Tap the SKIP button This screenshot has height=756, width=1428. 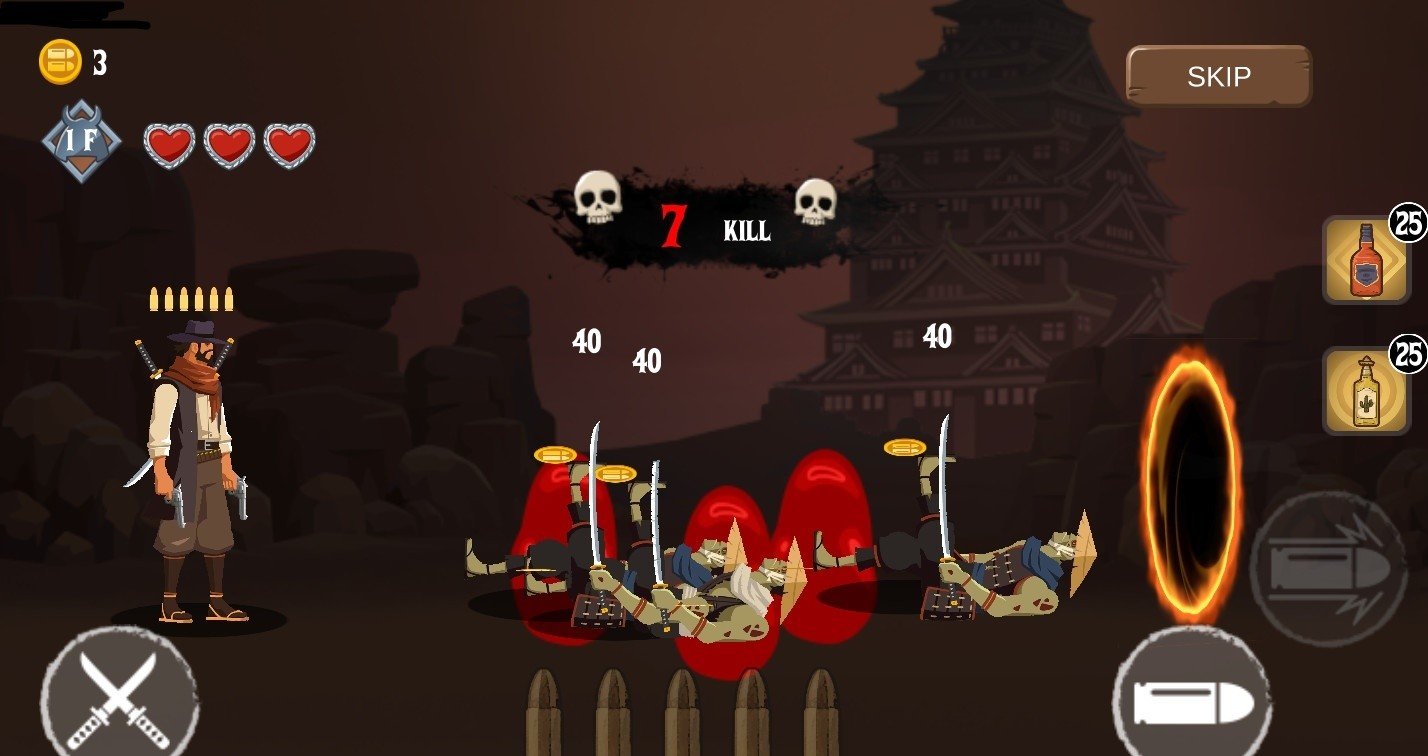point(1218,76)
